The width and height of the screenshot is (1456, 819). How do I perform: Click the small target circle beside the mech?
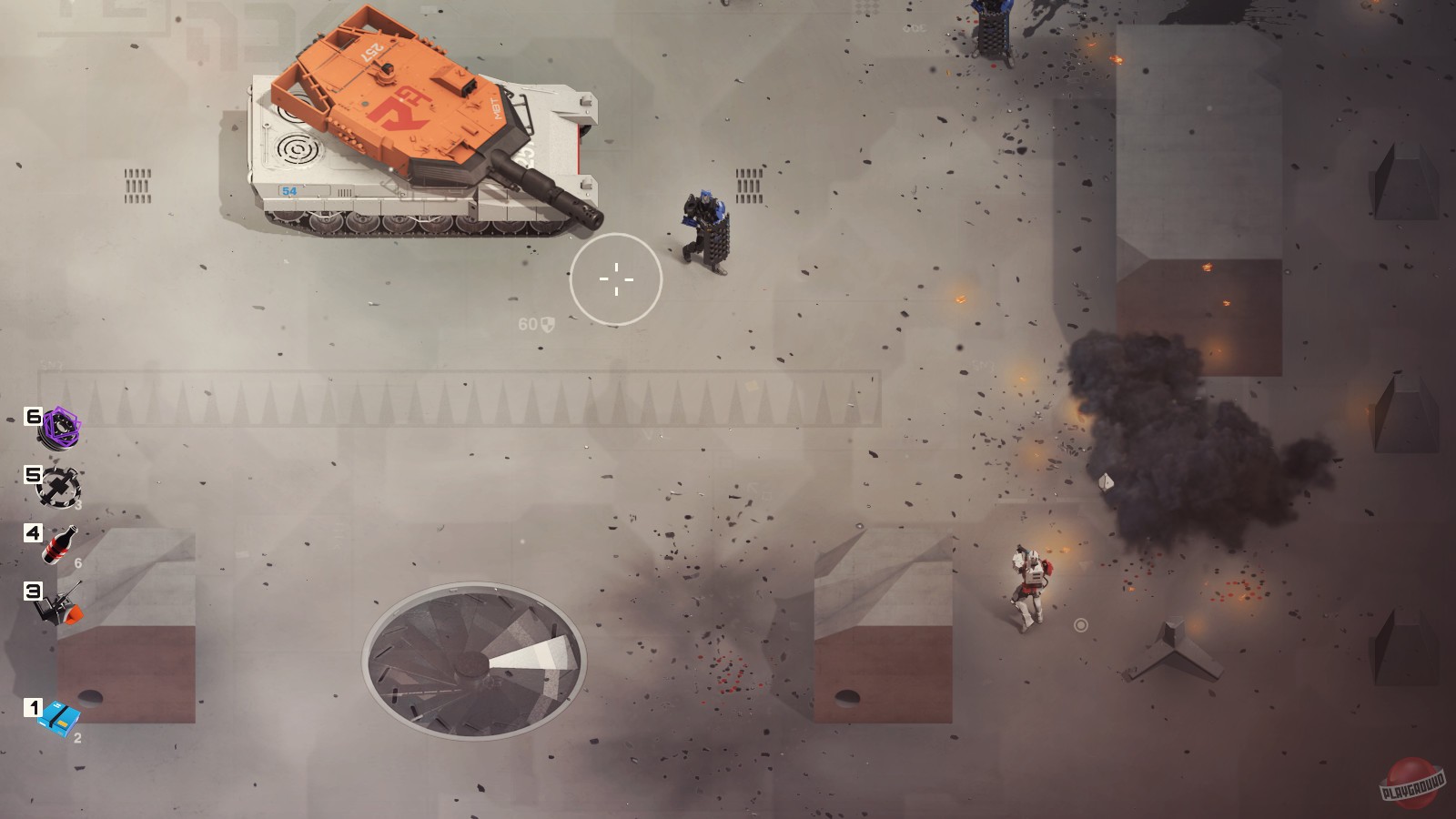[x=1081, y=625]
